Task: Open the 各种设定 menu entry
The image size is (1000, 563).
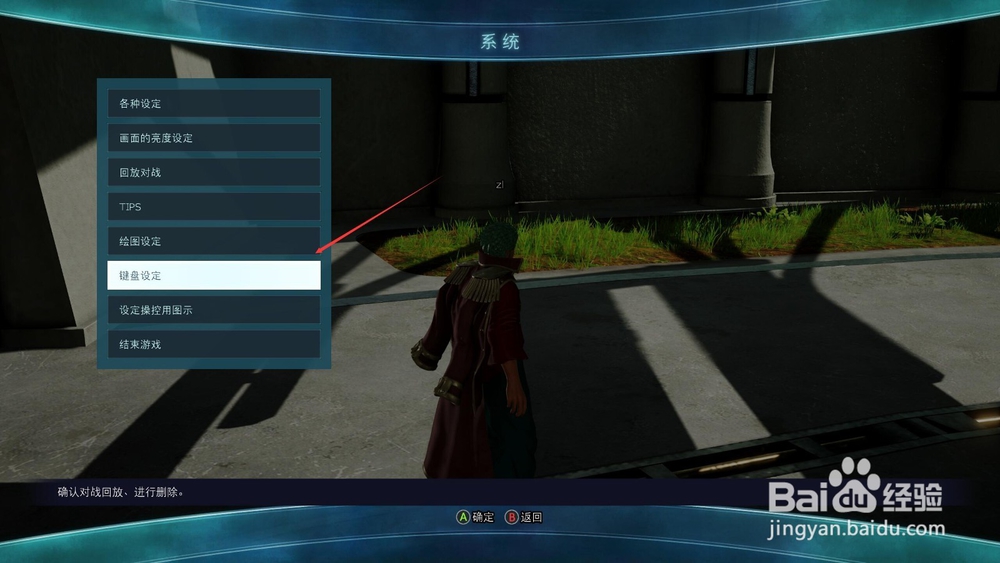Action: [x=213, y=104]
